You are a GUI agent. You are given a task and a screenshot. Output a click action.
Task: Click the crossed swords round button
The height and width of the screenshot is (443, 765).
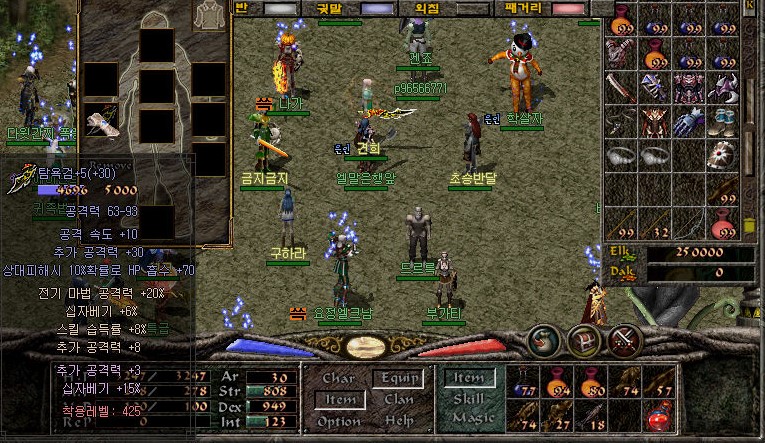[x=624, y=340]
